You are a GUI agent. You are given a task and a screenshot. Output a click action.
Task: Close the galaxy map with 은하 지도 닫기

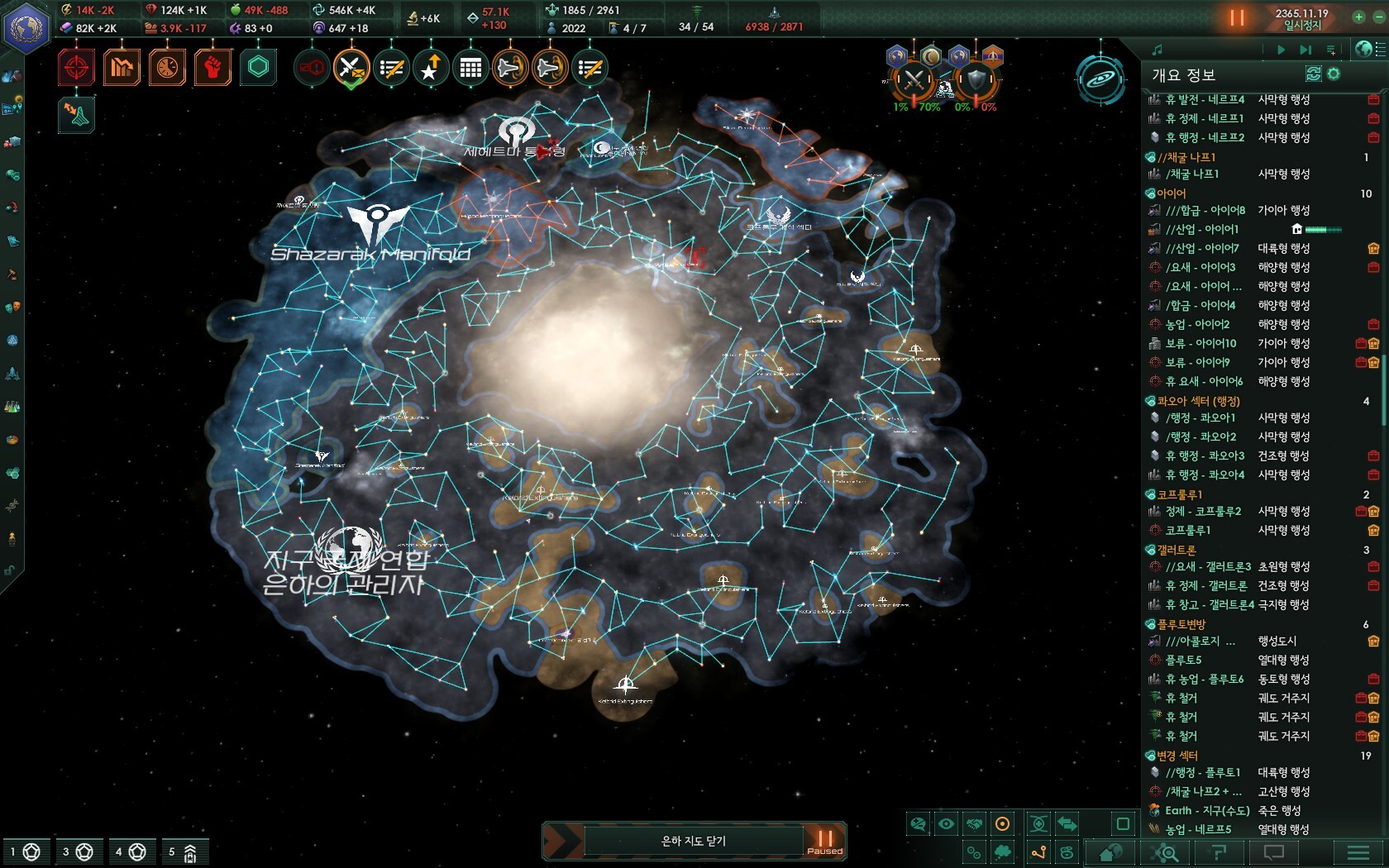[x=693, y=841]
